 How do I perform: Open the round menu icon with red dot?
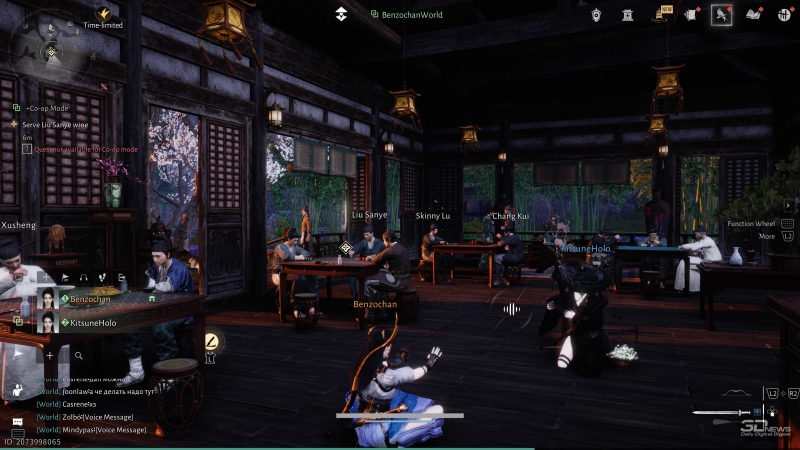(x=786, y=14)
